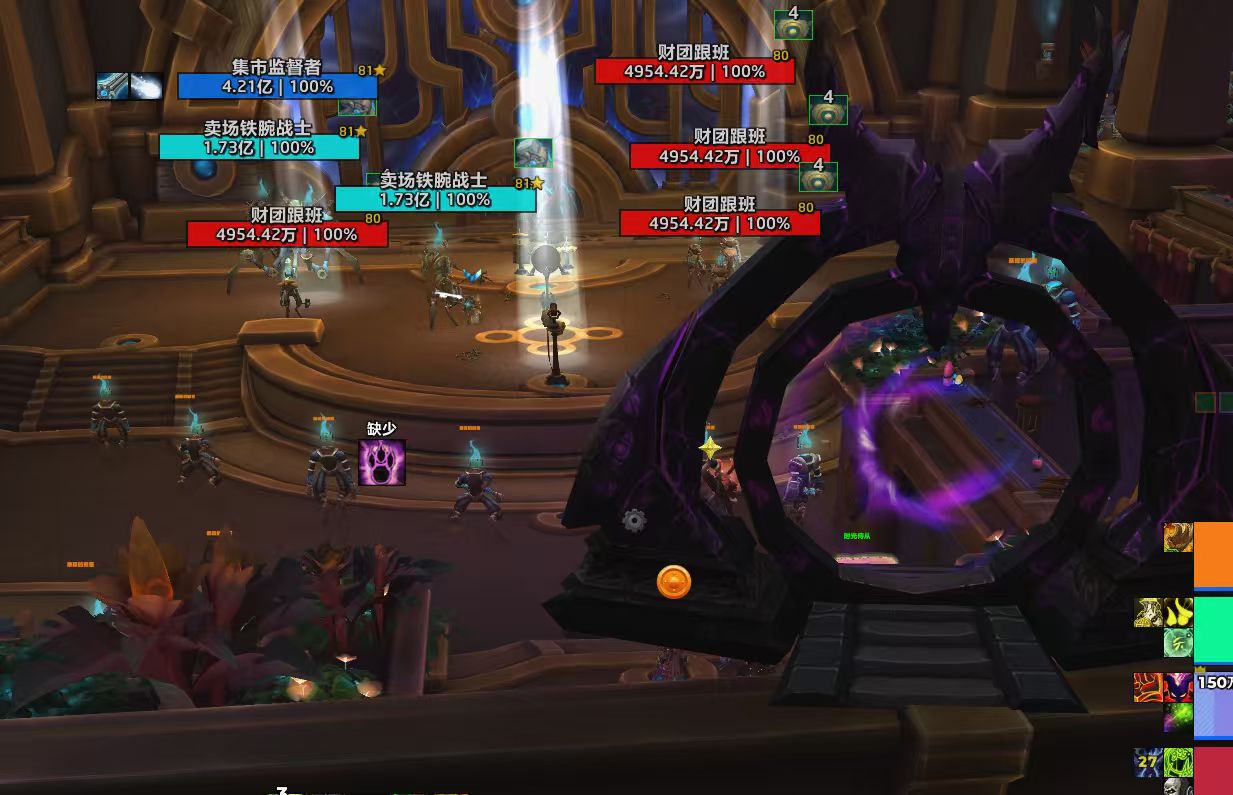The width and height of the screenshot is (1233, 795).
Task: Target the 集市监督者 blue nameplate
Action: [x=278, y=86]
